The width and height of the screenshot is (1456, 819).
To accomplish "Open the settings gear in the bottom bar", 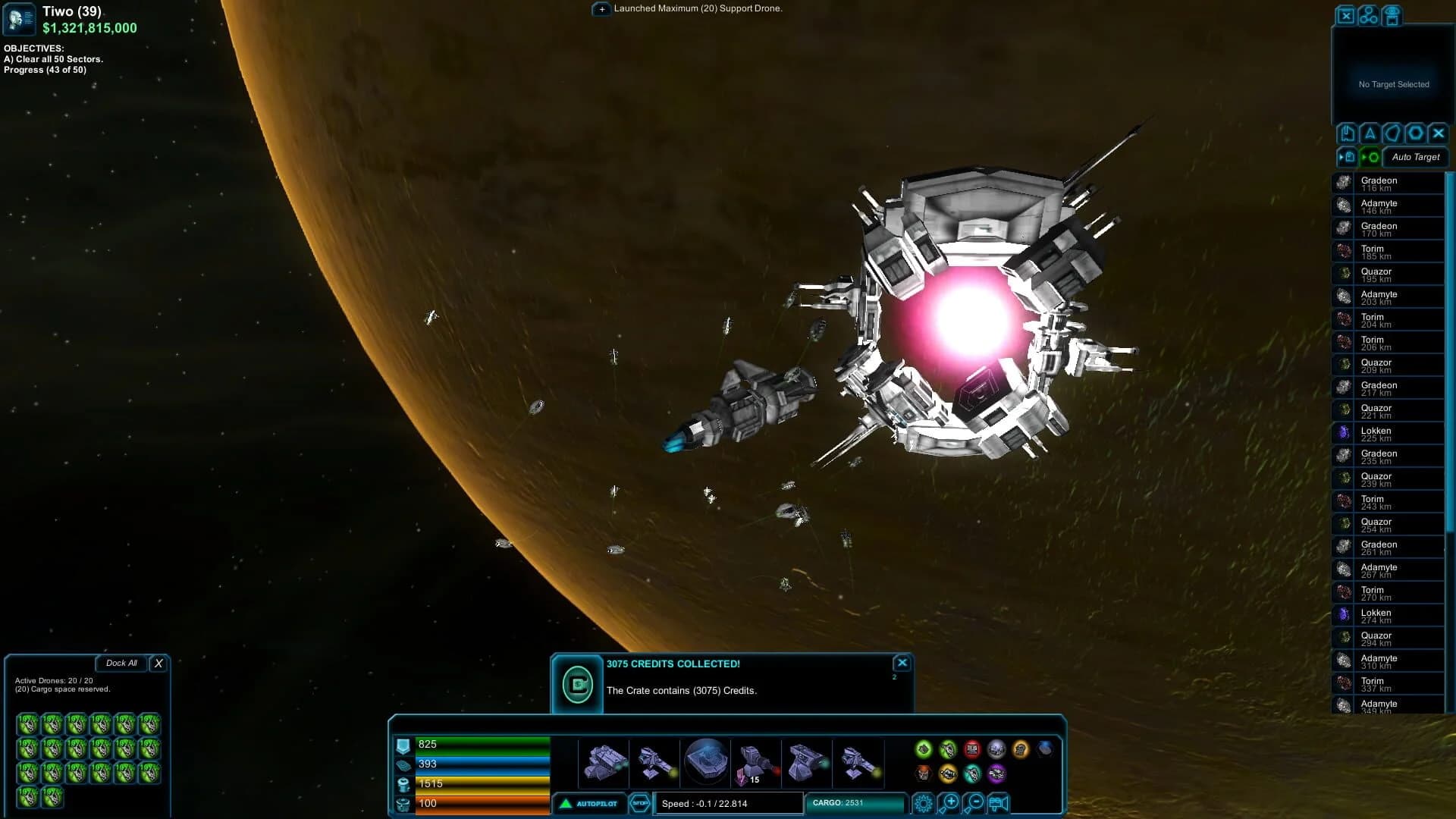I will point(923,803).
